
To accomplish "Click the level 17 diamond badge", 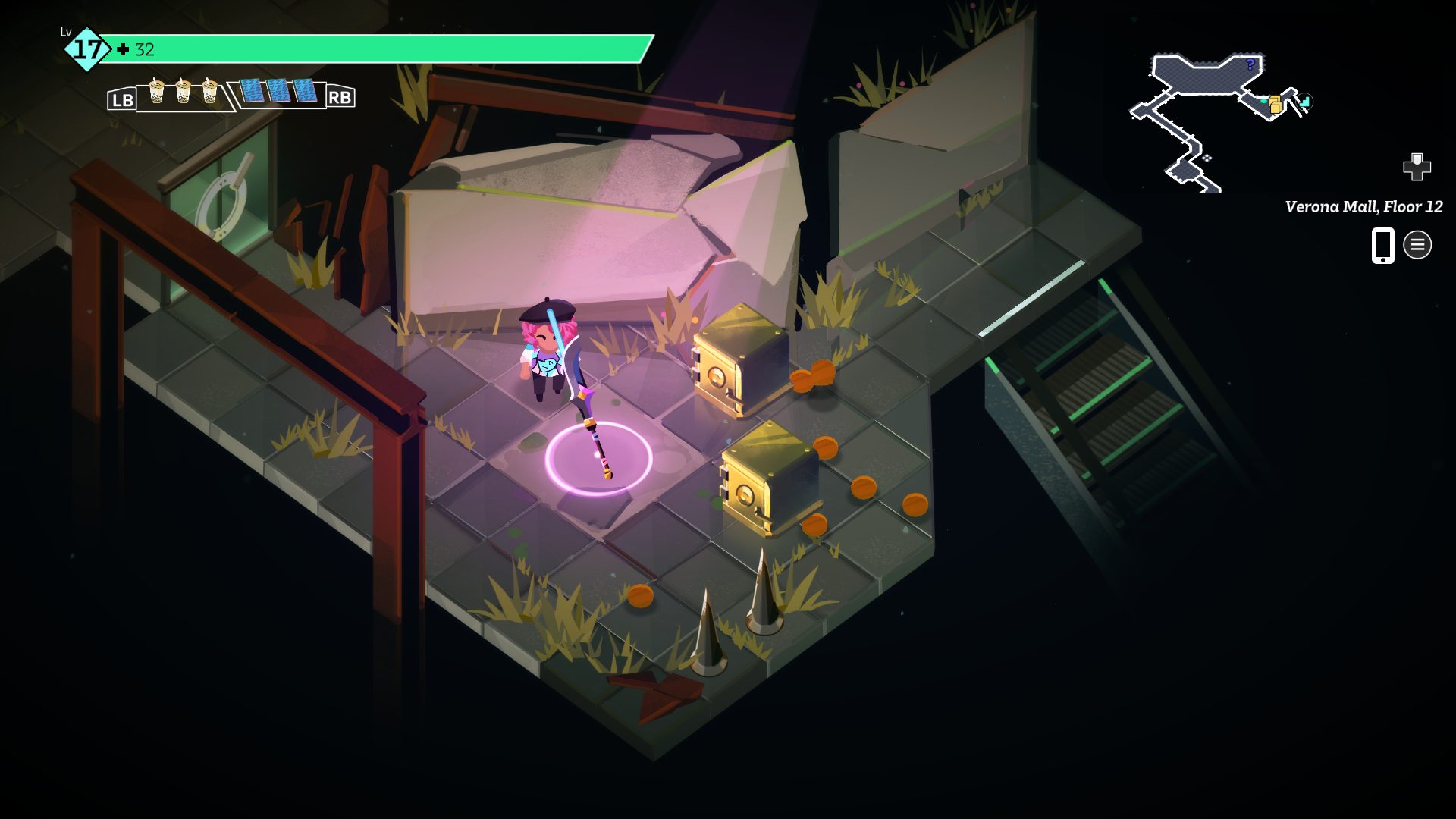I will coord(87,49).
